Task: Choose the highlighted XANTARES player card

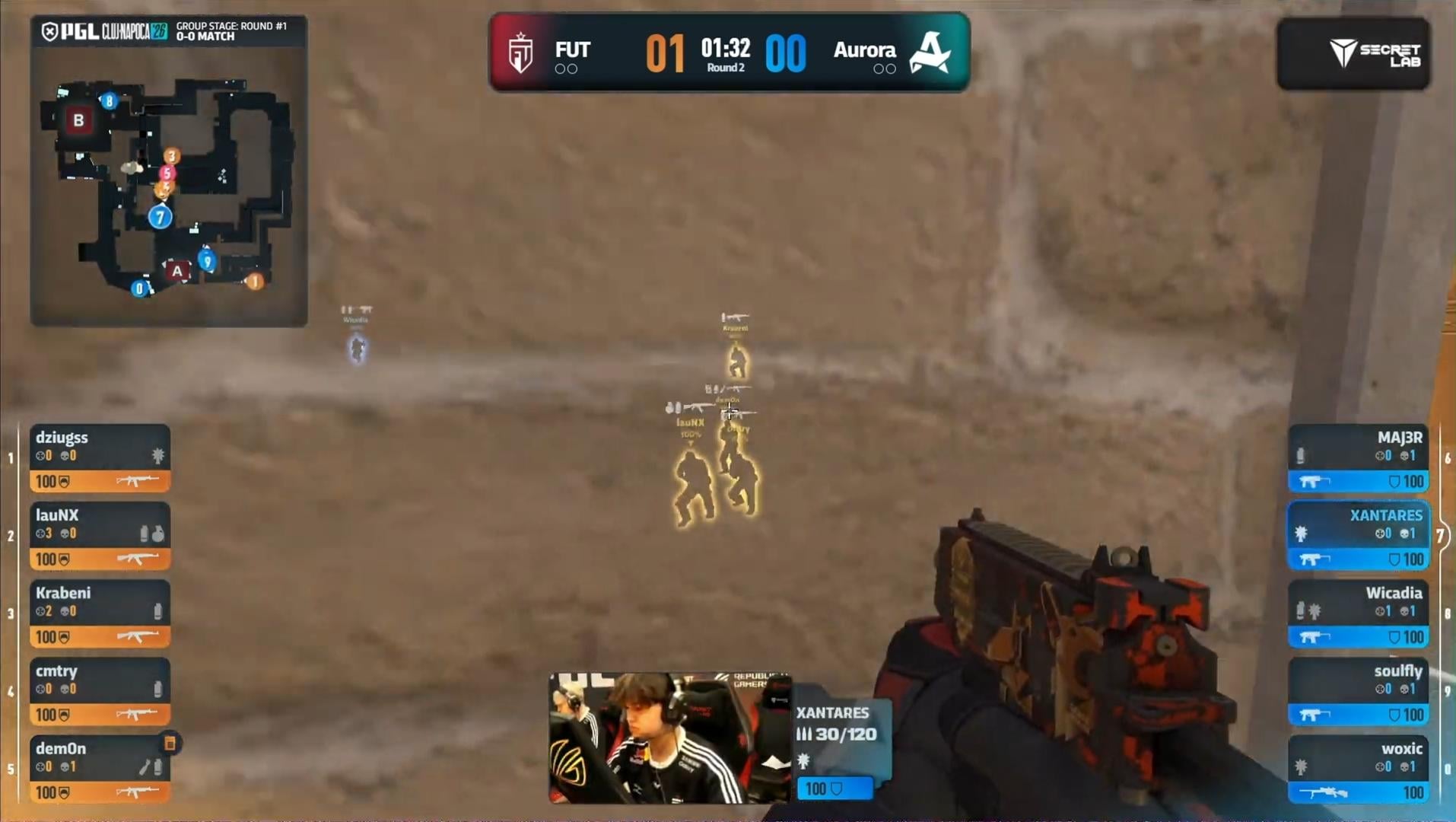Action: click(1358, 536)
